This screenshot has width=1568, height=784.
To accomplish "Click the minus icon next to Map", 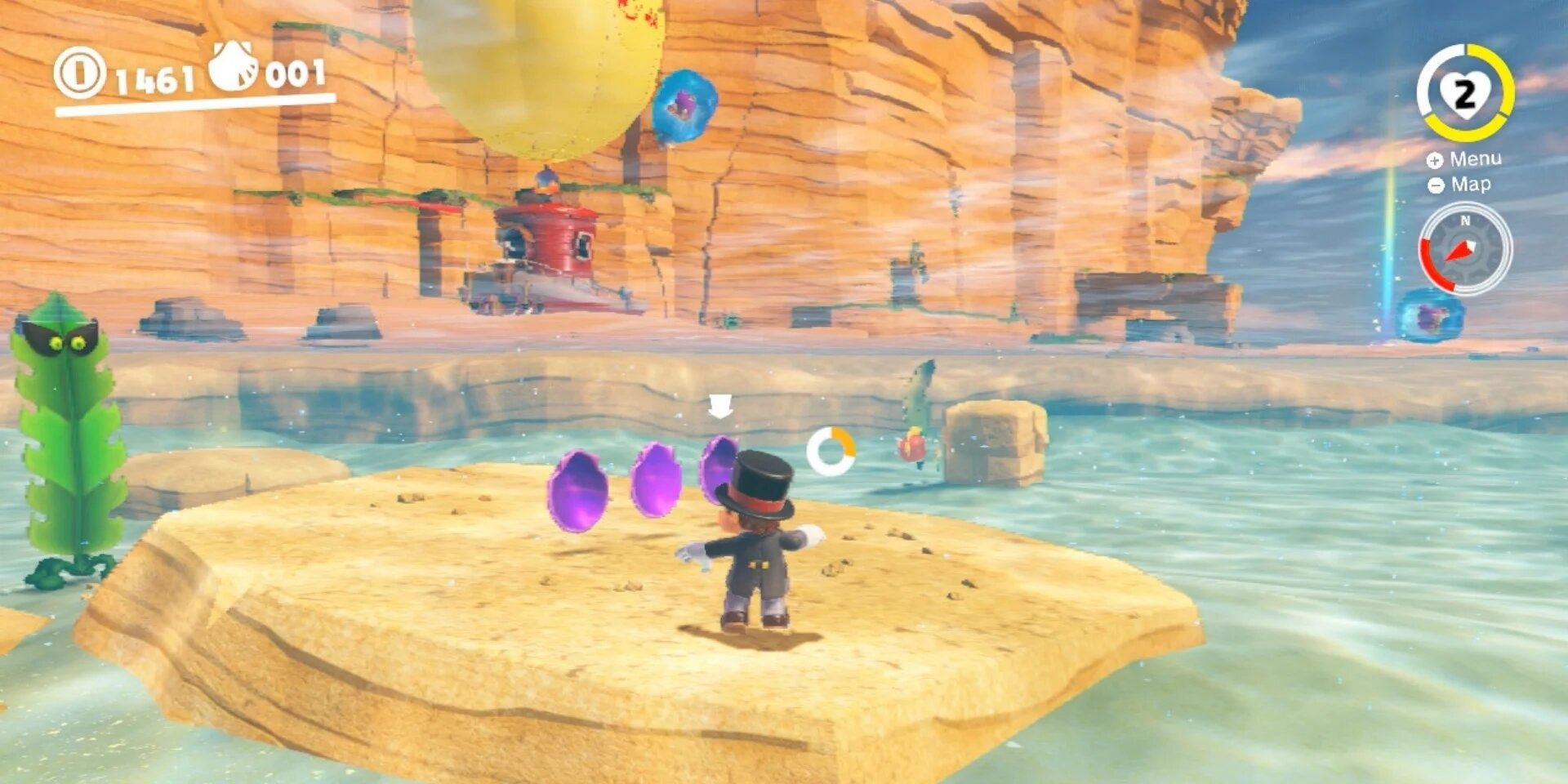I will point(1435,186).
